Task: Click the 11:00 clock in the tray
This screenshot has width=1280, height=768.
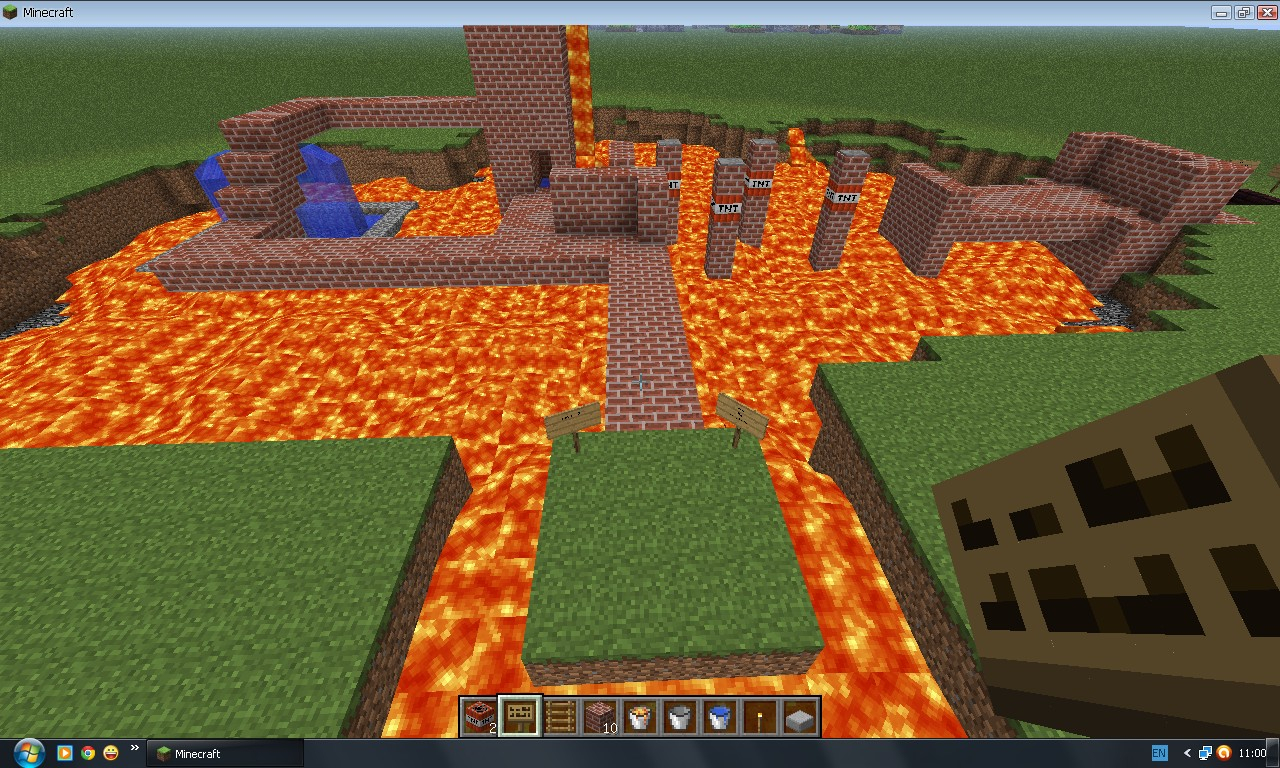Action: (x=1254, y=752)
